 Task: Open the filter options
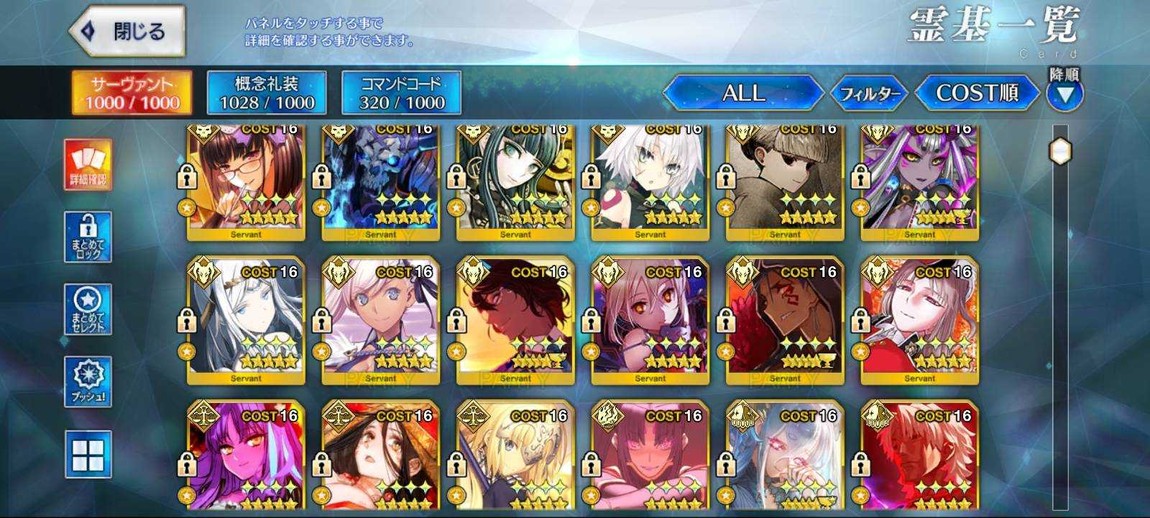click(x=868, y=94)
